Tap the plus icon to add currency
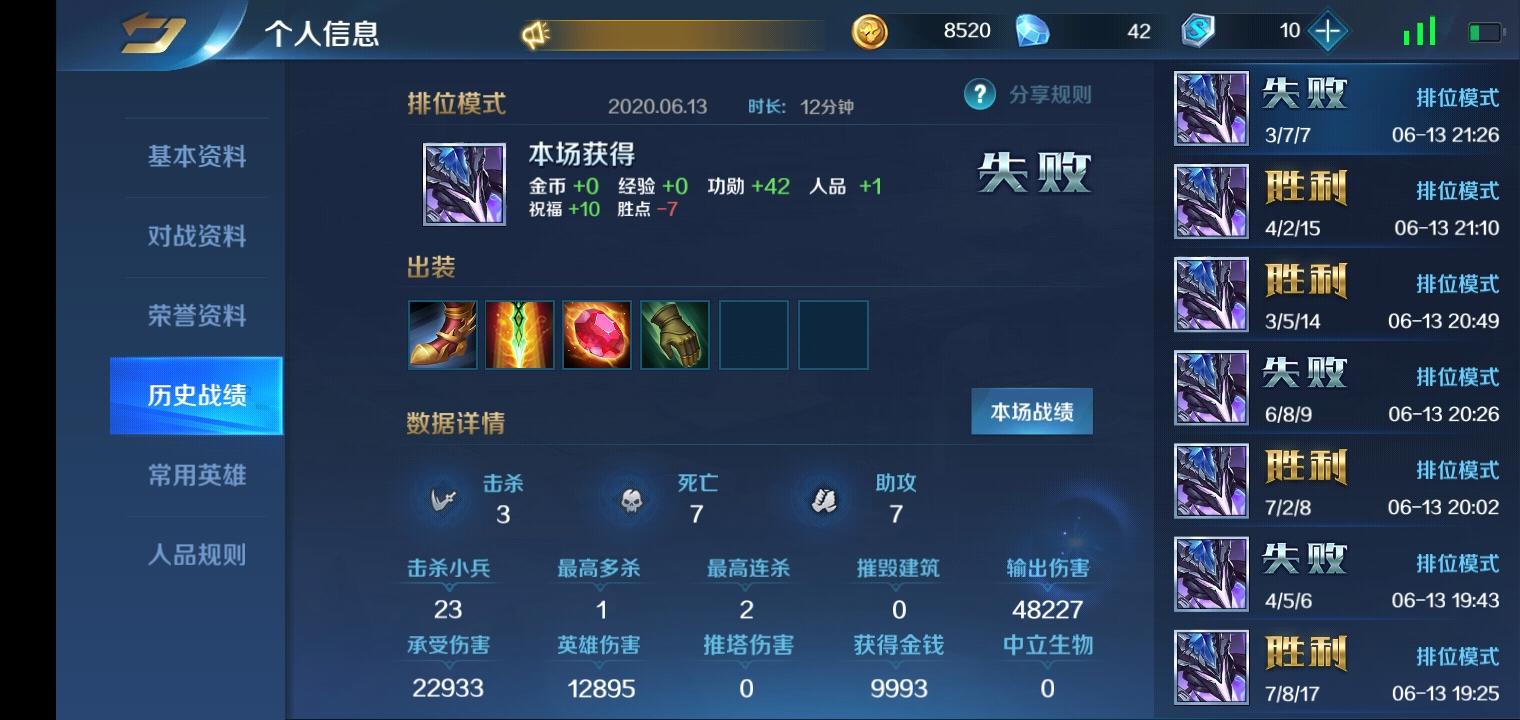Image resolution: width=1520 pixels, height=720 pixels. (1327, 30)
